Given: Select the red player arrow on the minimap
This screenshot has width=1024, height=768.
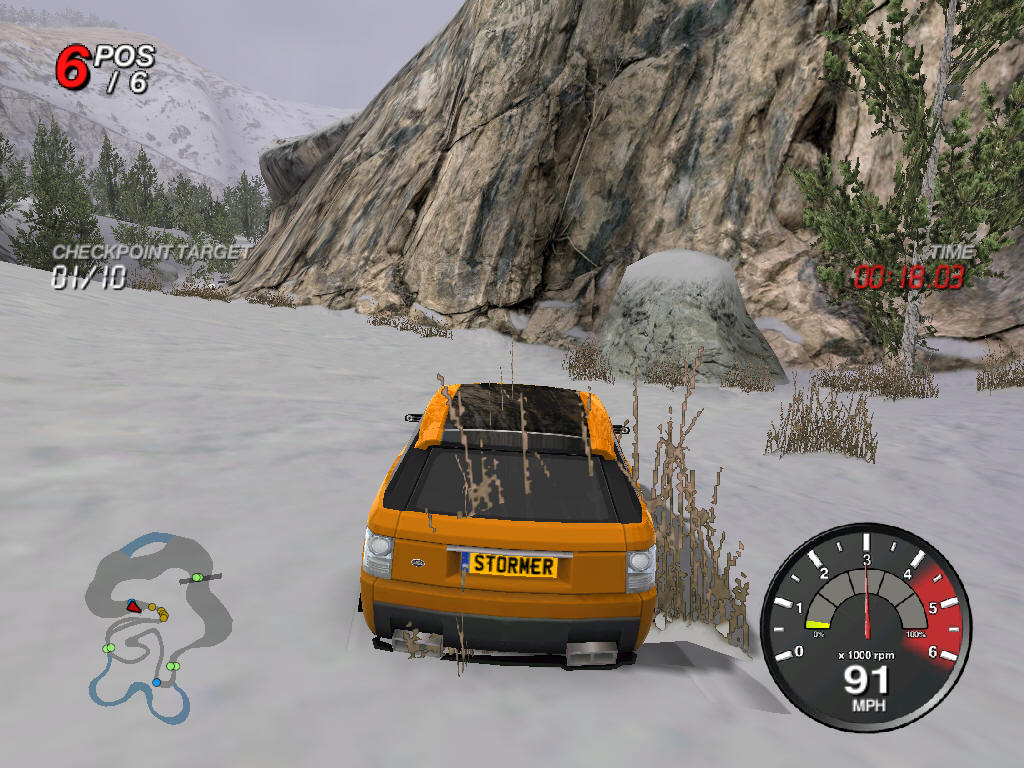Looking at the screenshot, I should (132, 606).
